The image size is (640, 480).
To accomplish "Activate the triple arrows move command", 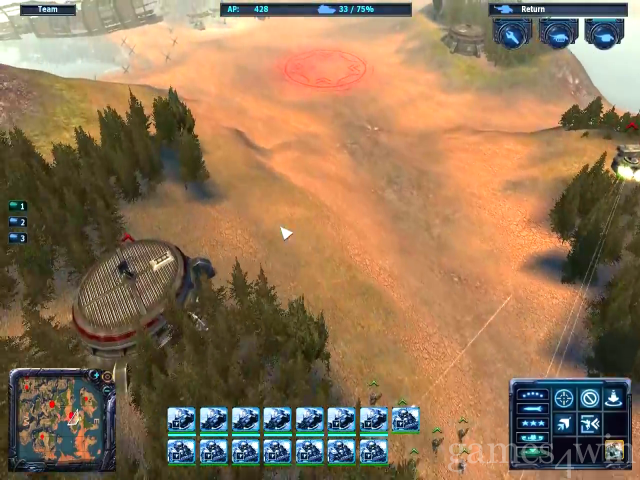I will tap(565, 424).
